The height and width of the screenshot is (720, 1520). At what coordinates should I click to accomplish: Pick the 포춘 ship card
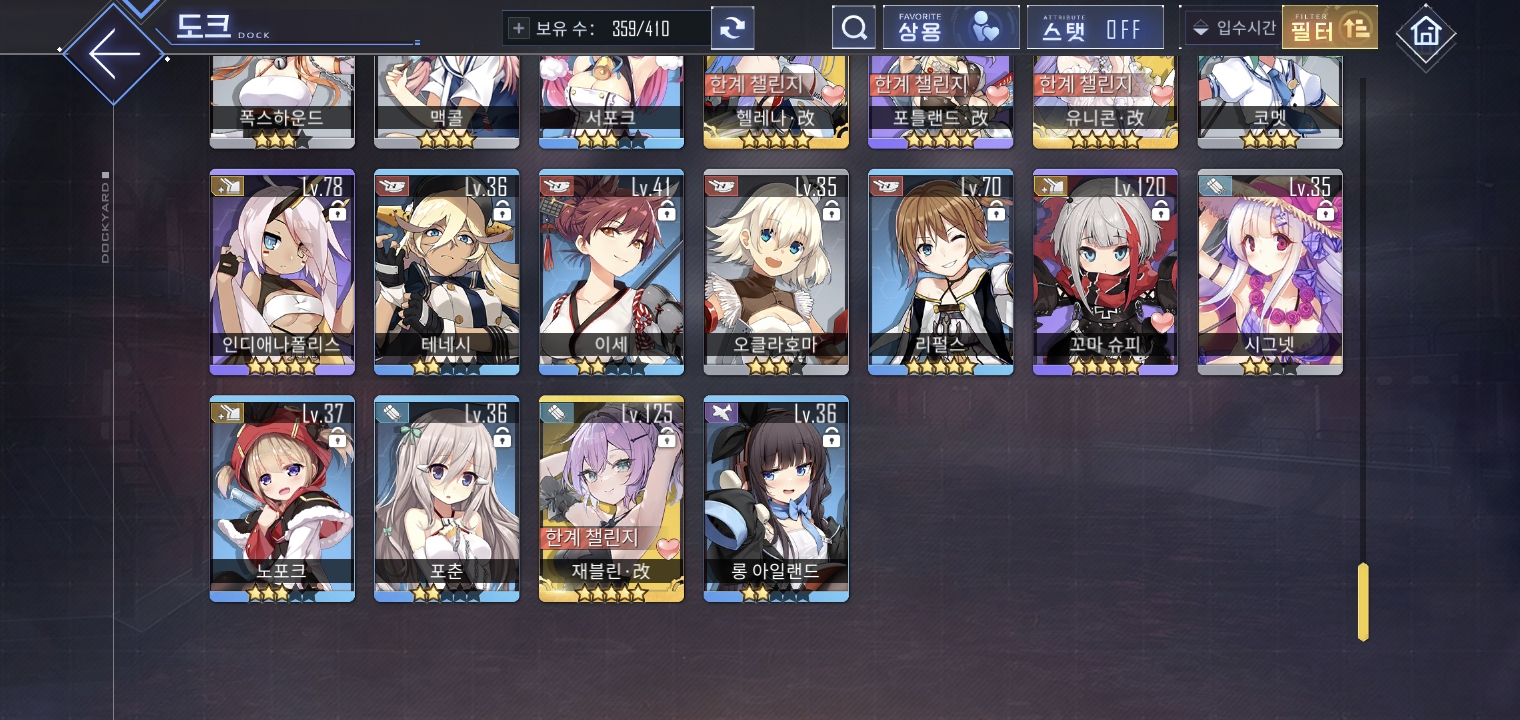(x=446, y=498)
